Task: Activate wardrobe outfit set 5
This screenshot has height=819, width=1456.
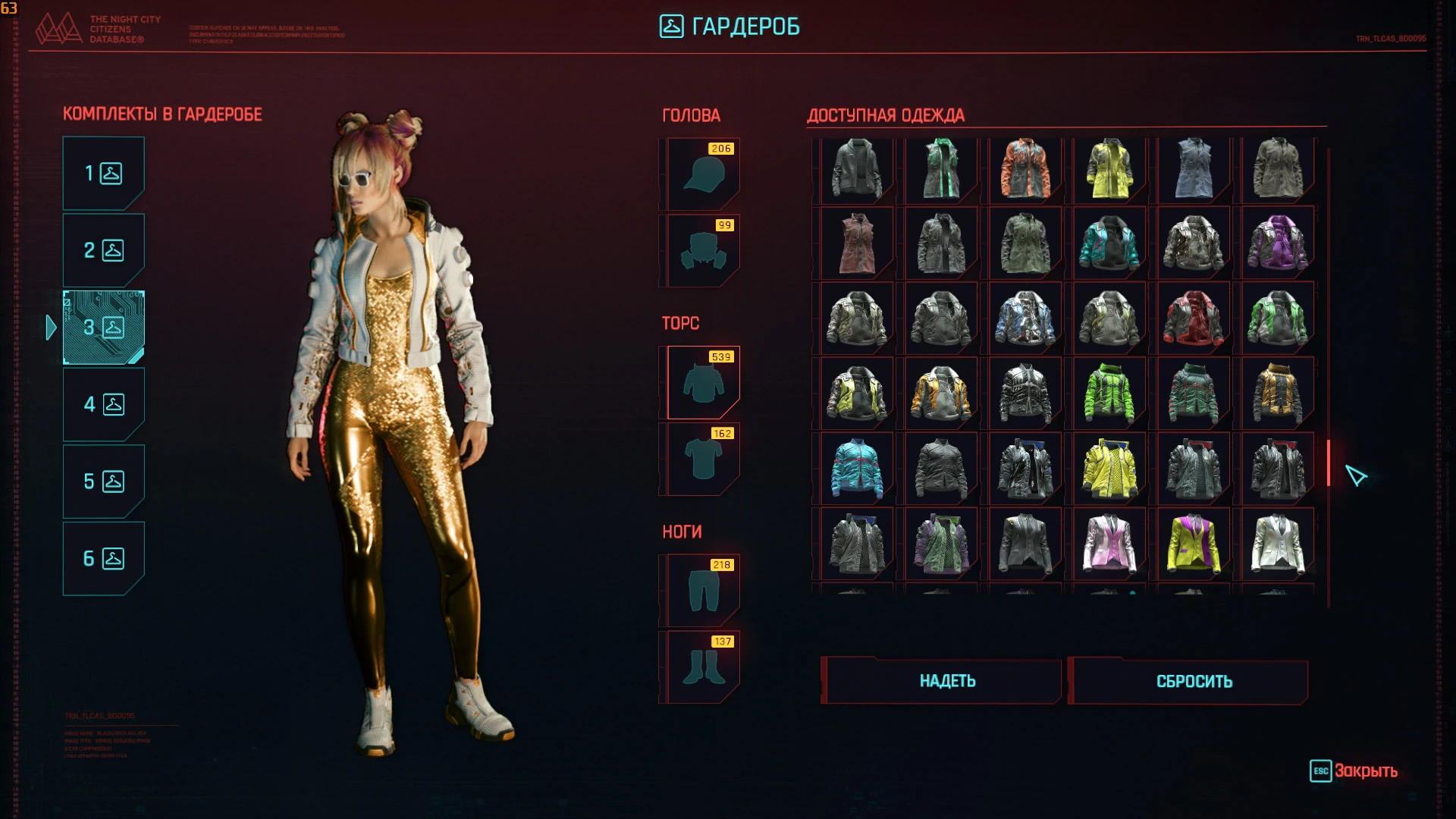Action: click(103, 481)
